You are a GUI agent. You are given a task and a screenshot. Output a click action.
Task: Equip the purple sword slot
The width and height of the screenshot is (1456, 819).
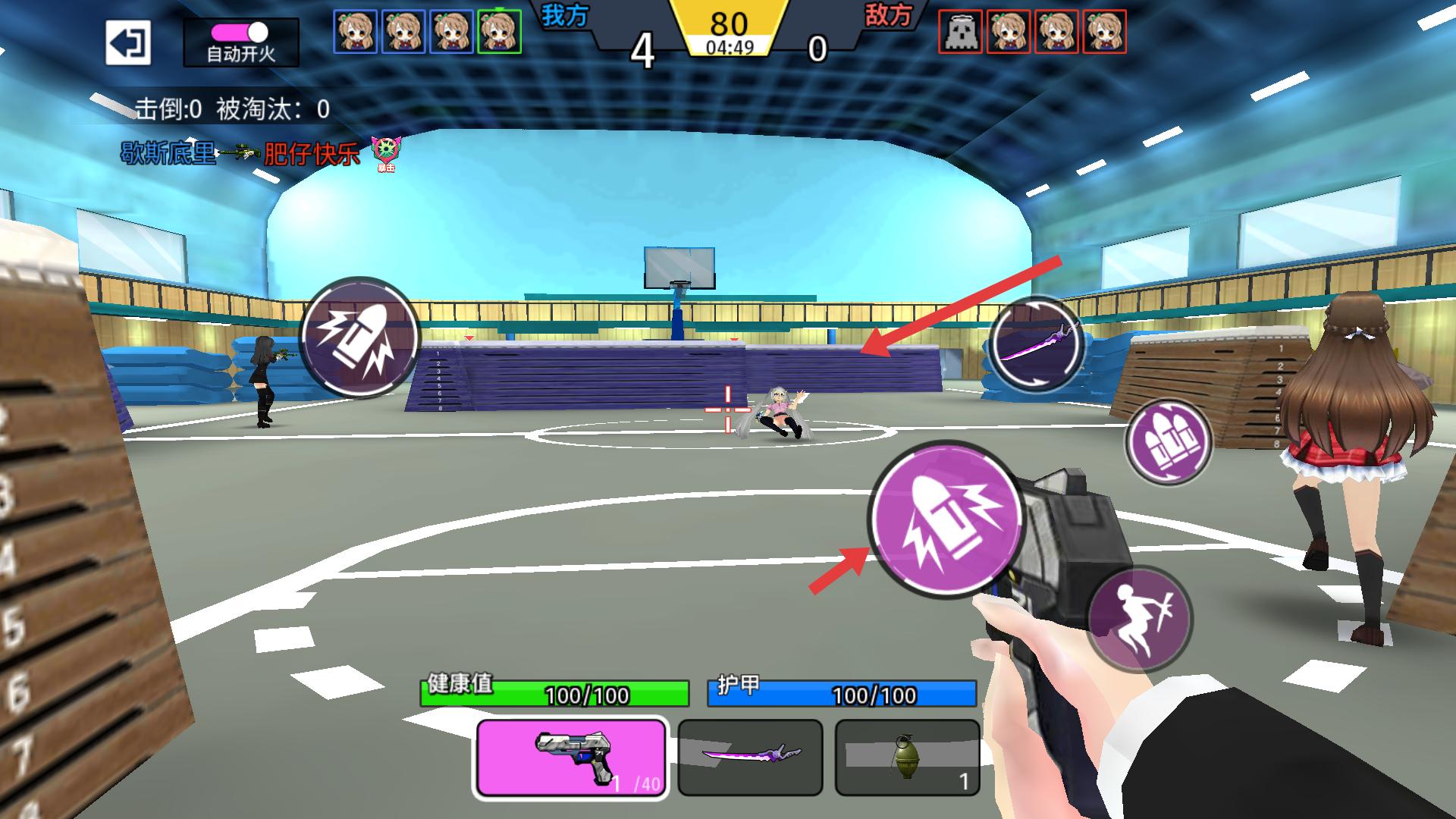750,757
